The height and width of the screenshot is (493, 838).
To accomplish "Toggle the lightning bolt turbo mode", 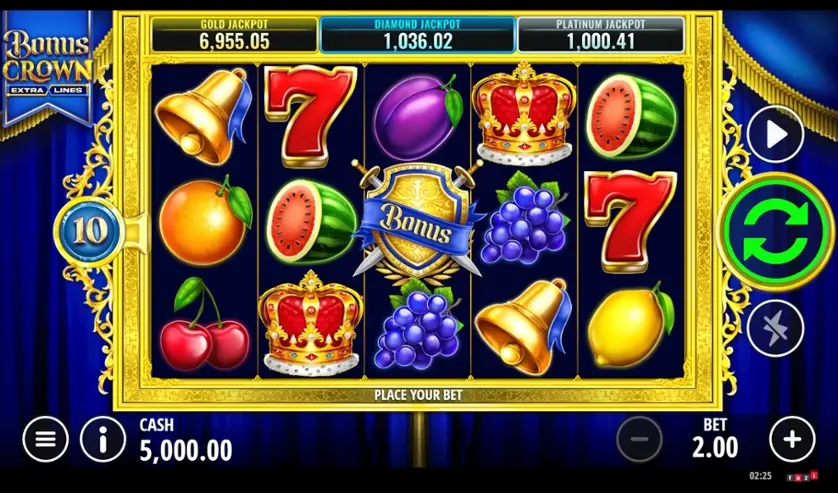I will [775, 326].
